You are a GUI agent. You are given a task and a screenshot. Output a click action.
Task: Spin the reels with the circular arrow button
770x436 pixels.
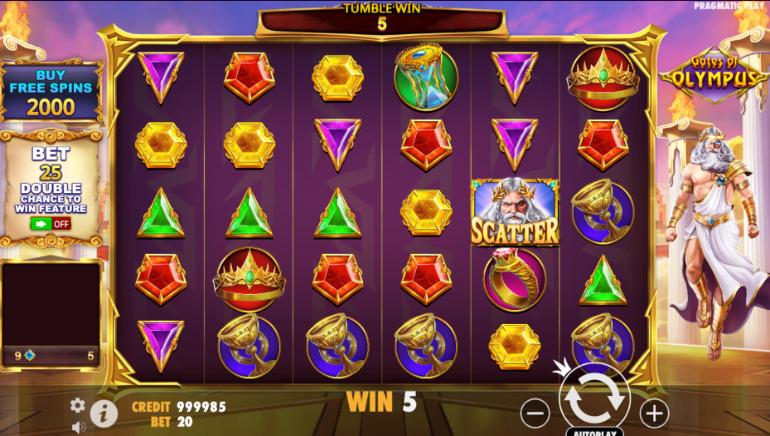click(595, 400)
